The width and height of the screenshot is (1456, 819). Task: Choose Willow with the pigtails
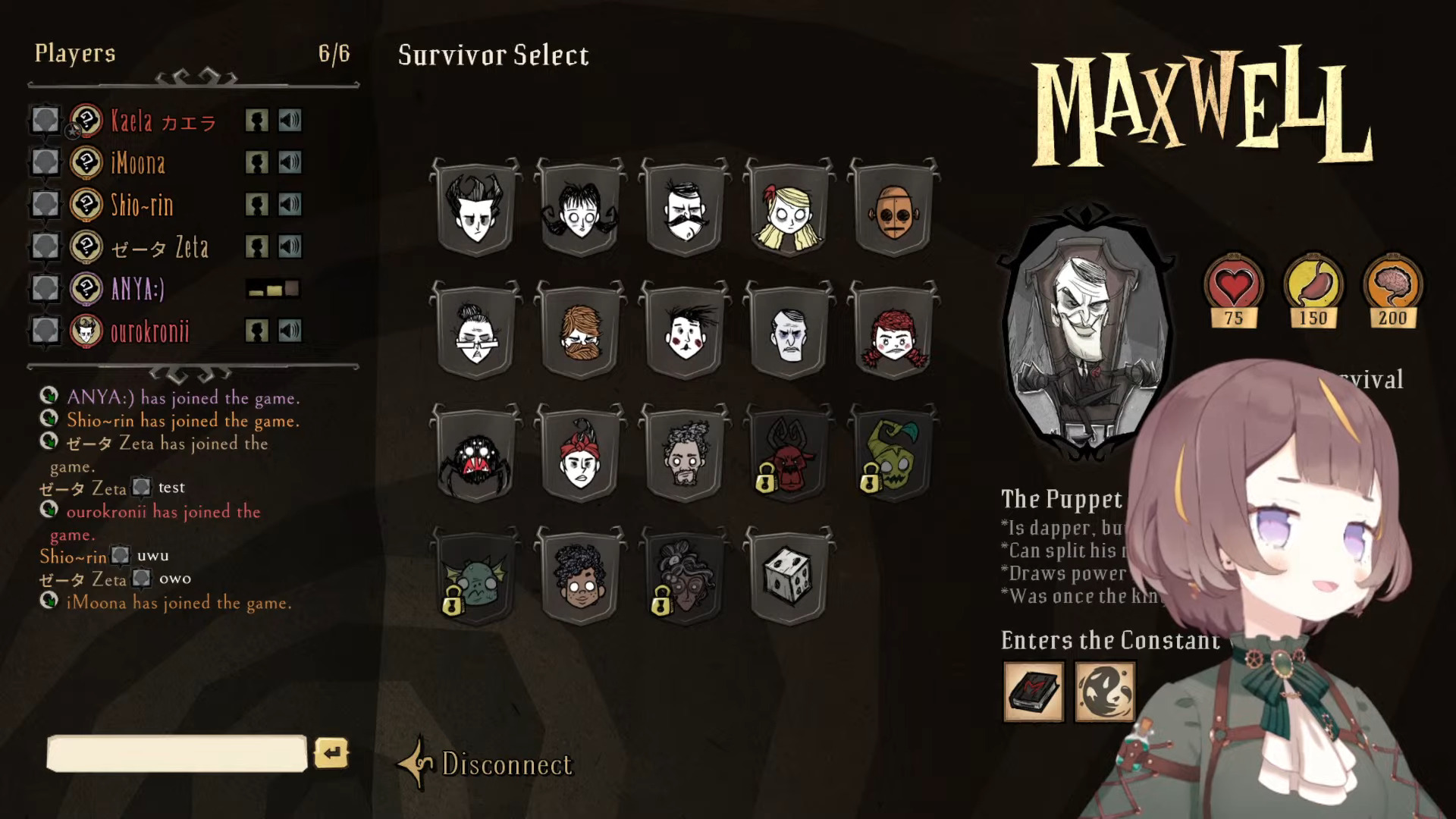(580, 210)
